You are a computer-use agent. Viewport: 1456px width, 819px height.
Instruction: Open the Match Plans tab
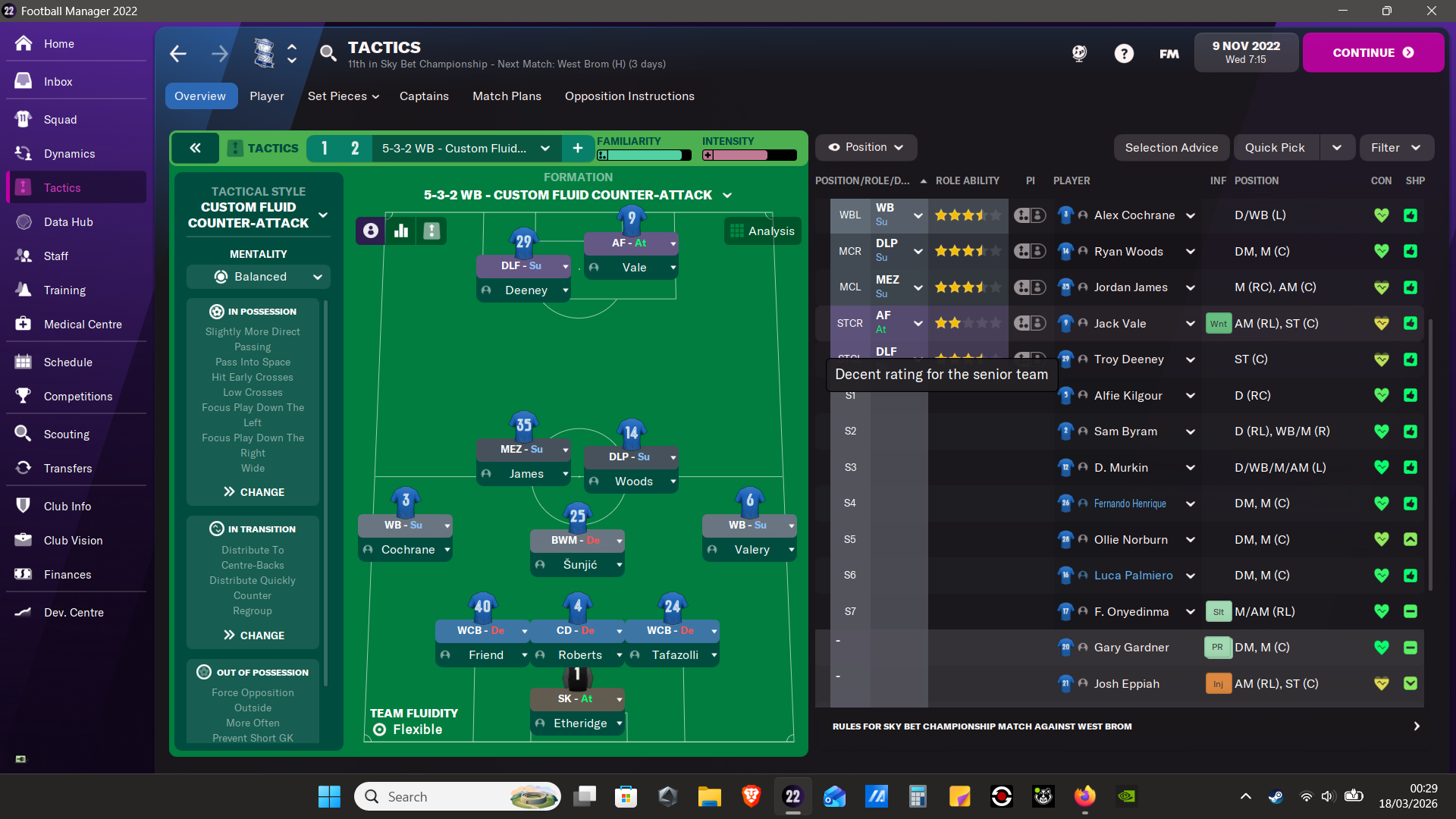click(506, 96)
